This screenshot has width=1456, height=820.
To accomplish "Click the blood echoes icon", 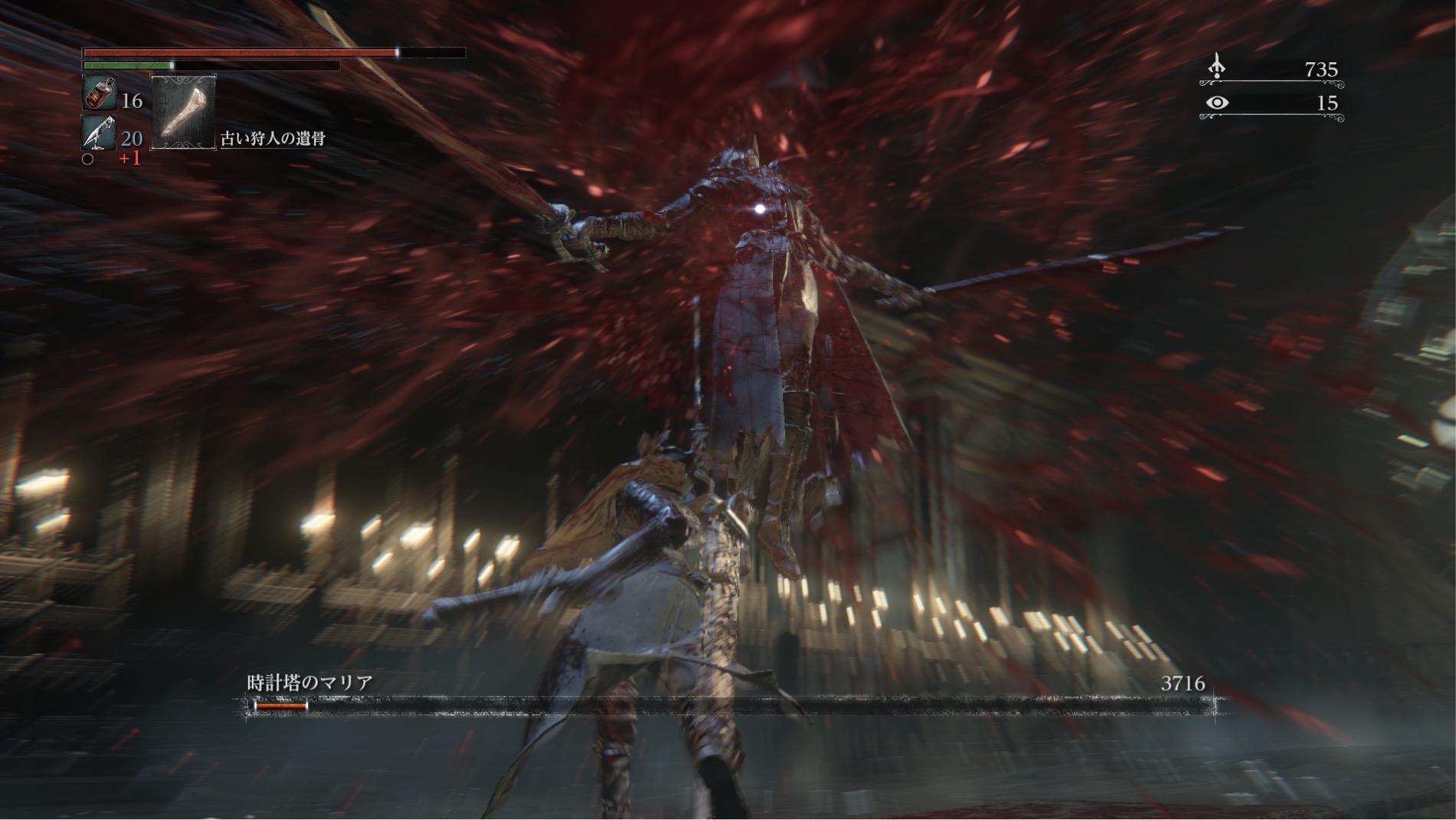I will pyautogui.click(x=1216, y=67).
